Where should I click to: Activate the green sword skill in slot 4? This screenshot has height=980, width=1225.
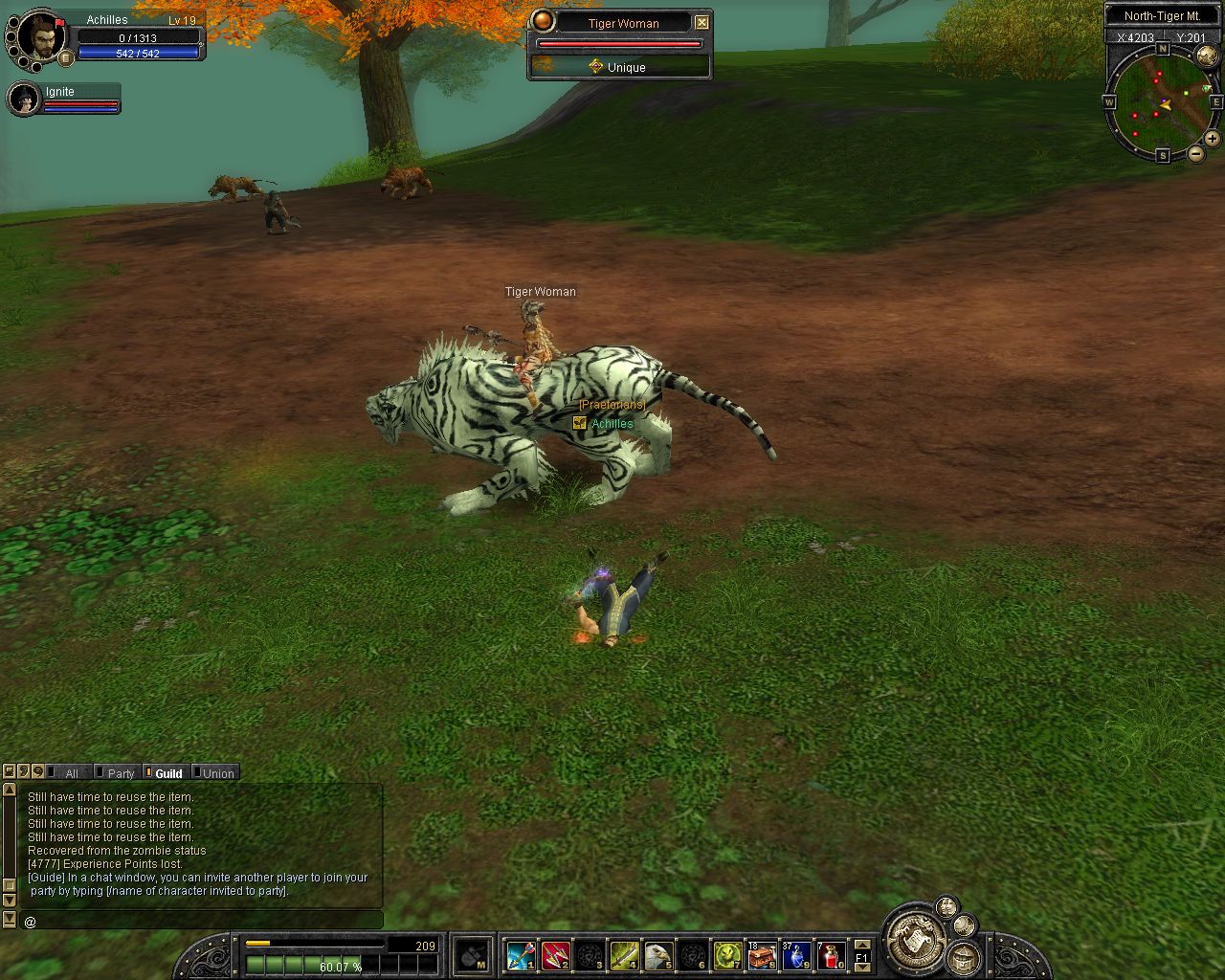pos(624,954)
